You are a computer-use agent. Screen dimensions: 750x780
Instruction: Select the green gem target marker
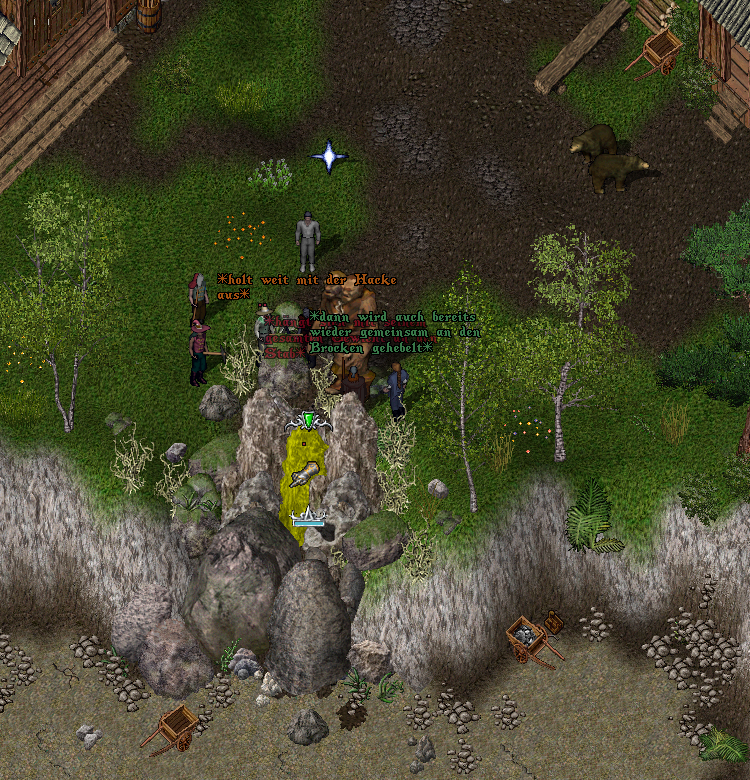[x=309, y=420]
